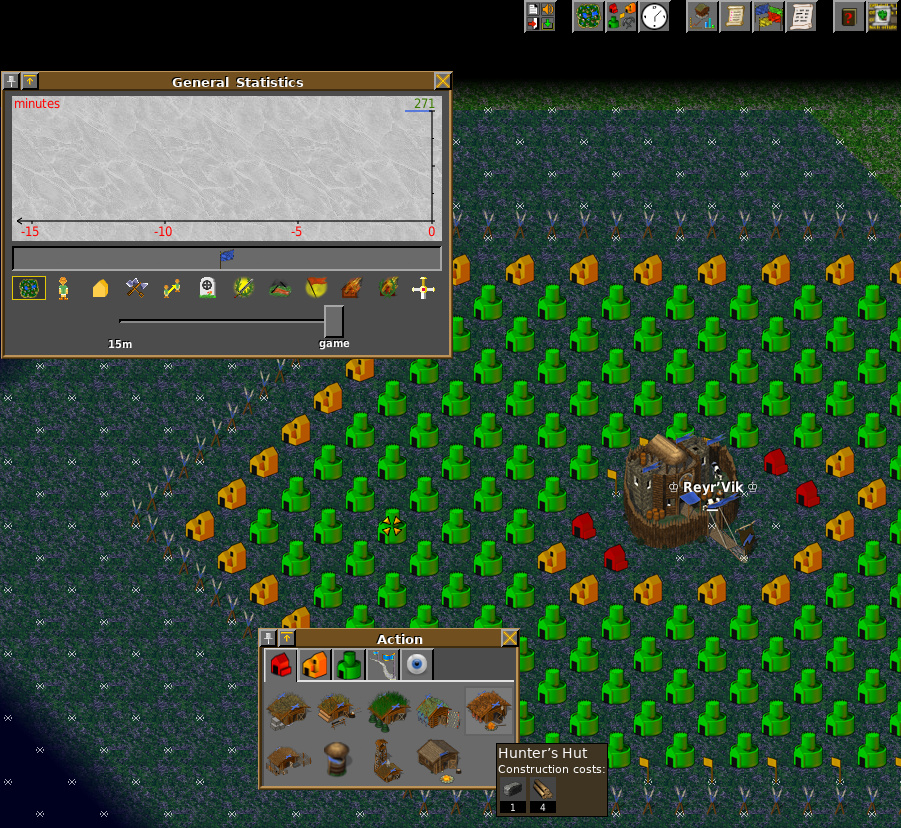This screenshot has height=828, width=901.
Task: Open the minimap from the top toolbar
Action: (588, 16)
